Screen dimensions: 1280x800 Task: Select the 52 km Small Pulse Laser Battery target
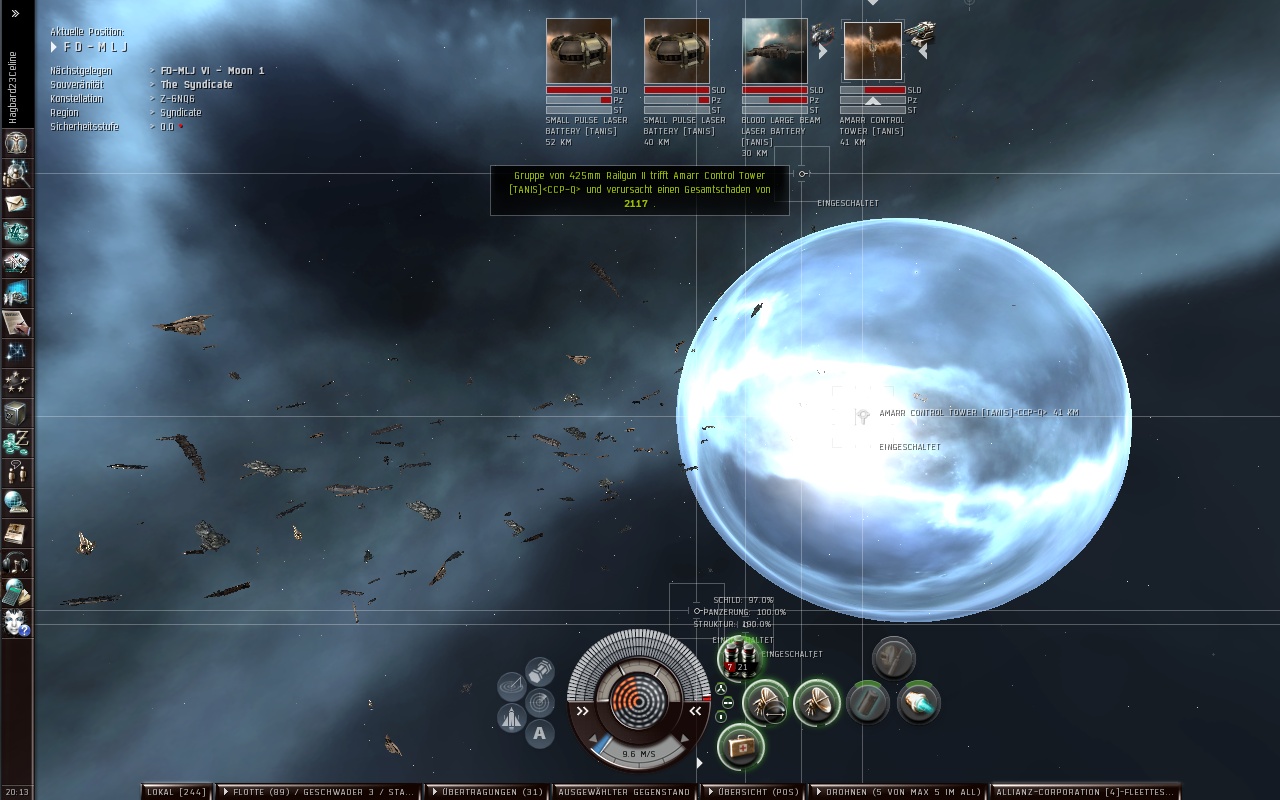578,51
